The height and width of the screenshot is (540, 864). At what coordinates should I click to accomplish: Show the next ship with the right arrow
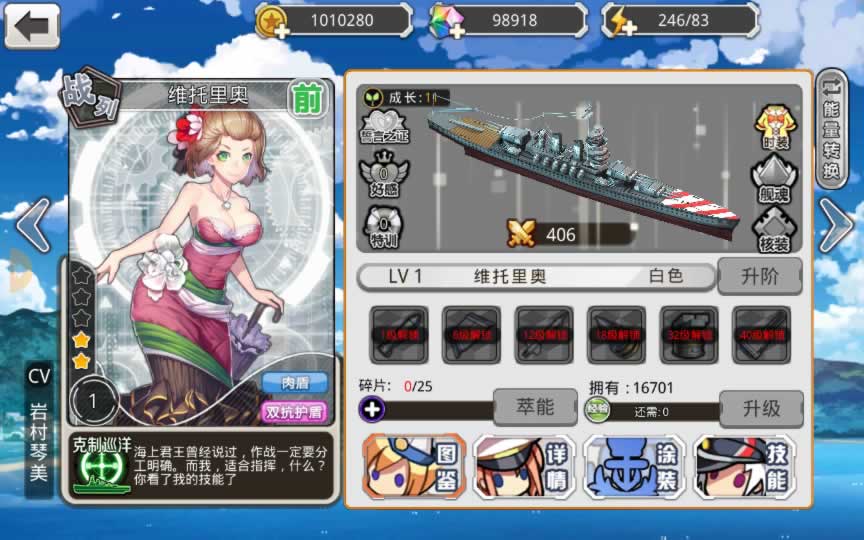click(835, 225)
